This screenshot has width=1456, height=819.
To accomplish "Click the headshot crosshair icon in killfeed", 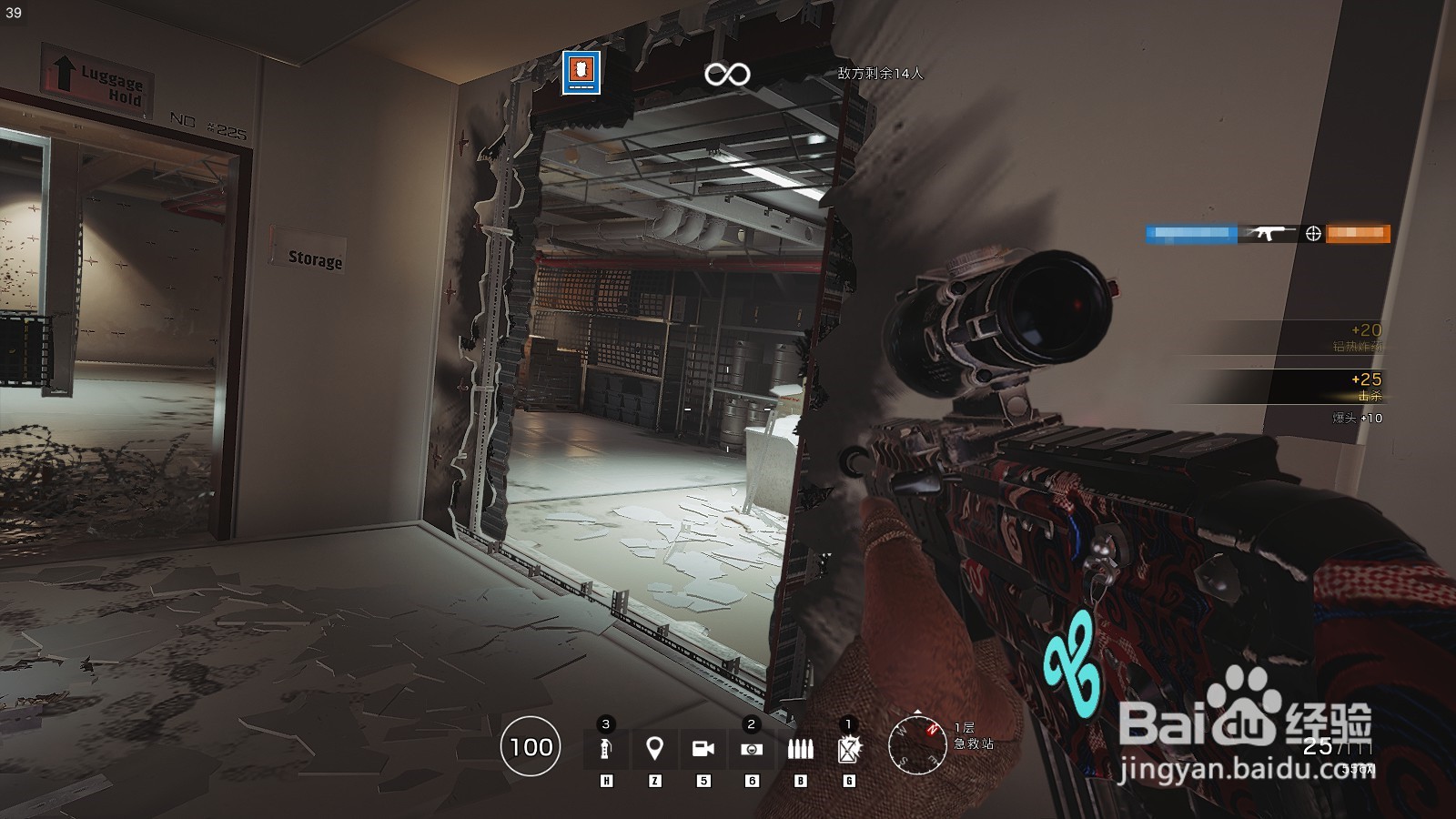I will click(1313, 234).
